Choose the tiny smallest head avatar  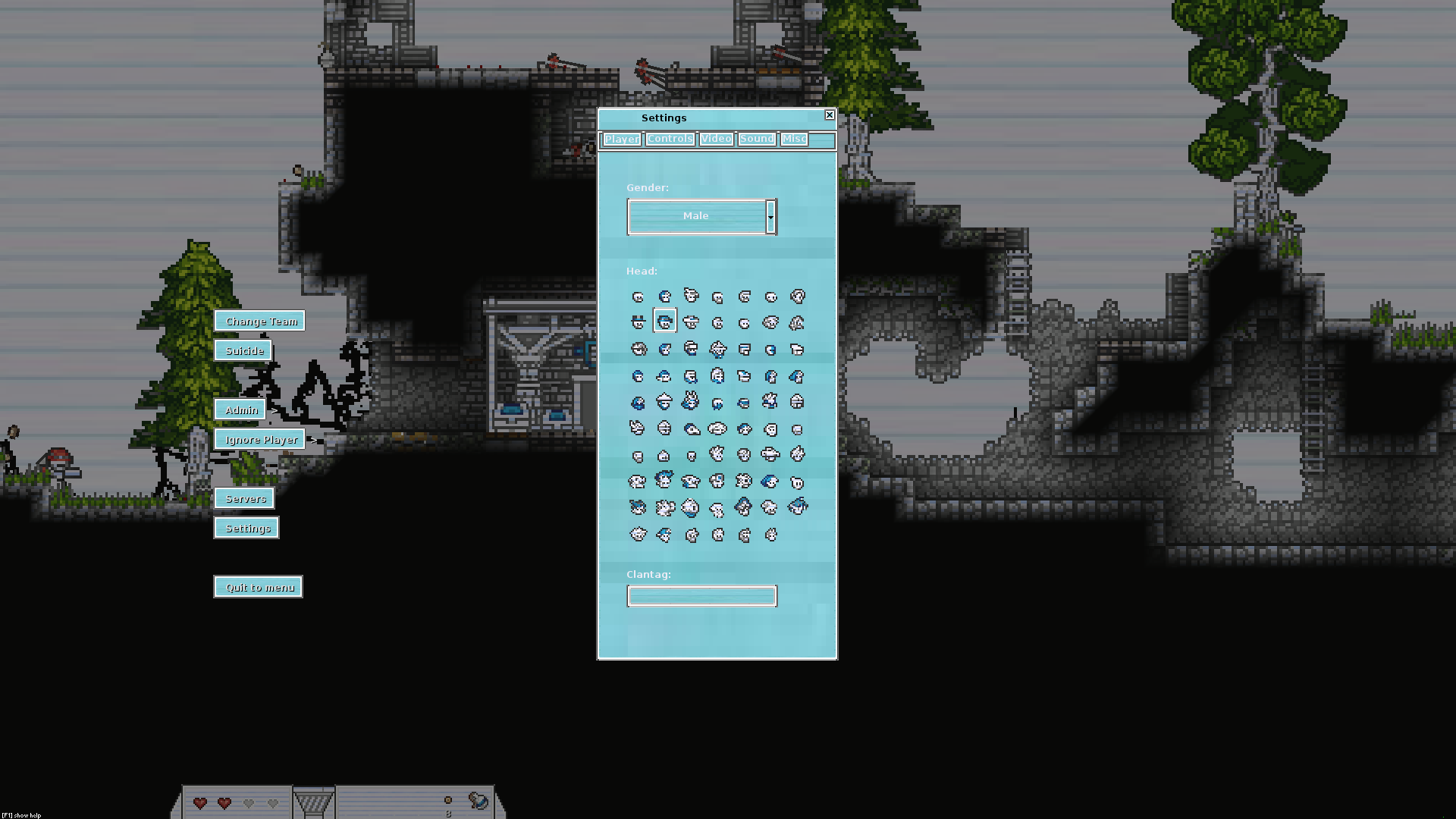(x=692, y=455)
